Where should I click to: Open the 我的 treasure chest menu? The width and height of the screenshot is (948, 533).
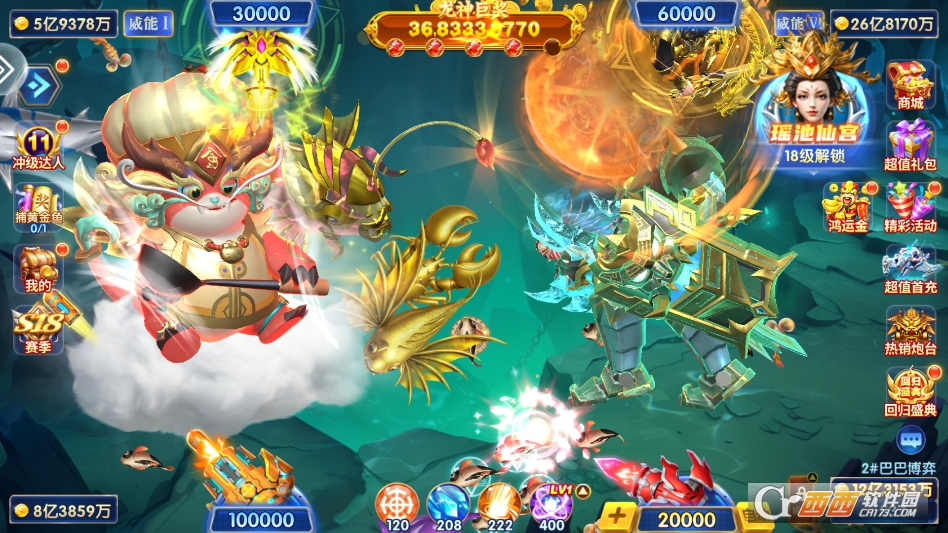(38, 269)
